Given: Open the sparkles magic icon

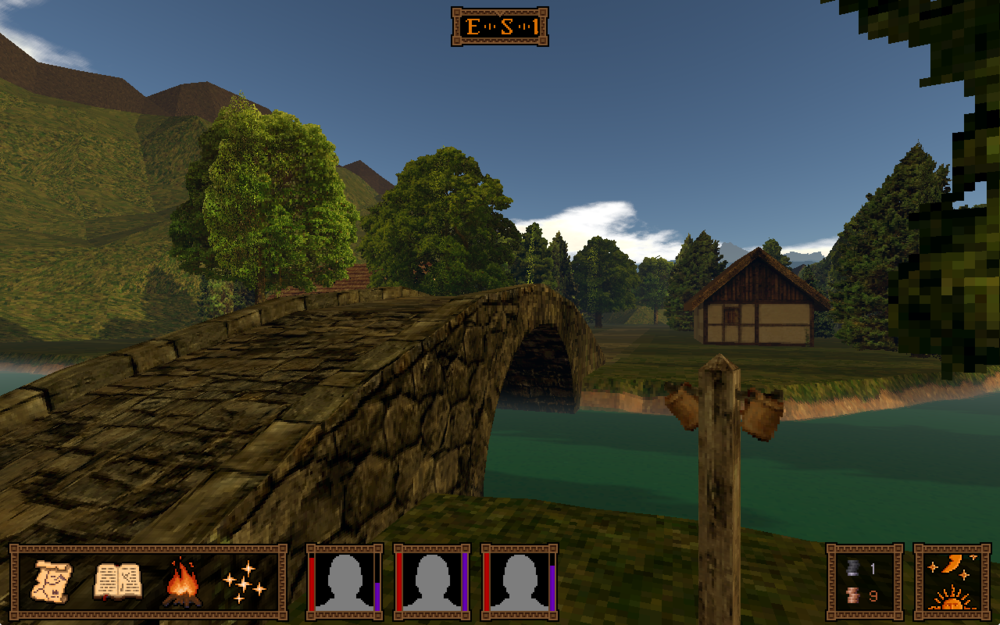Looking at the screenshot, I should [244, 582].
